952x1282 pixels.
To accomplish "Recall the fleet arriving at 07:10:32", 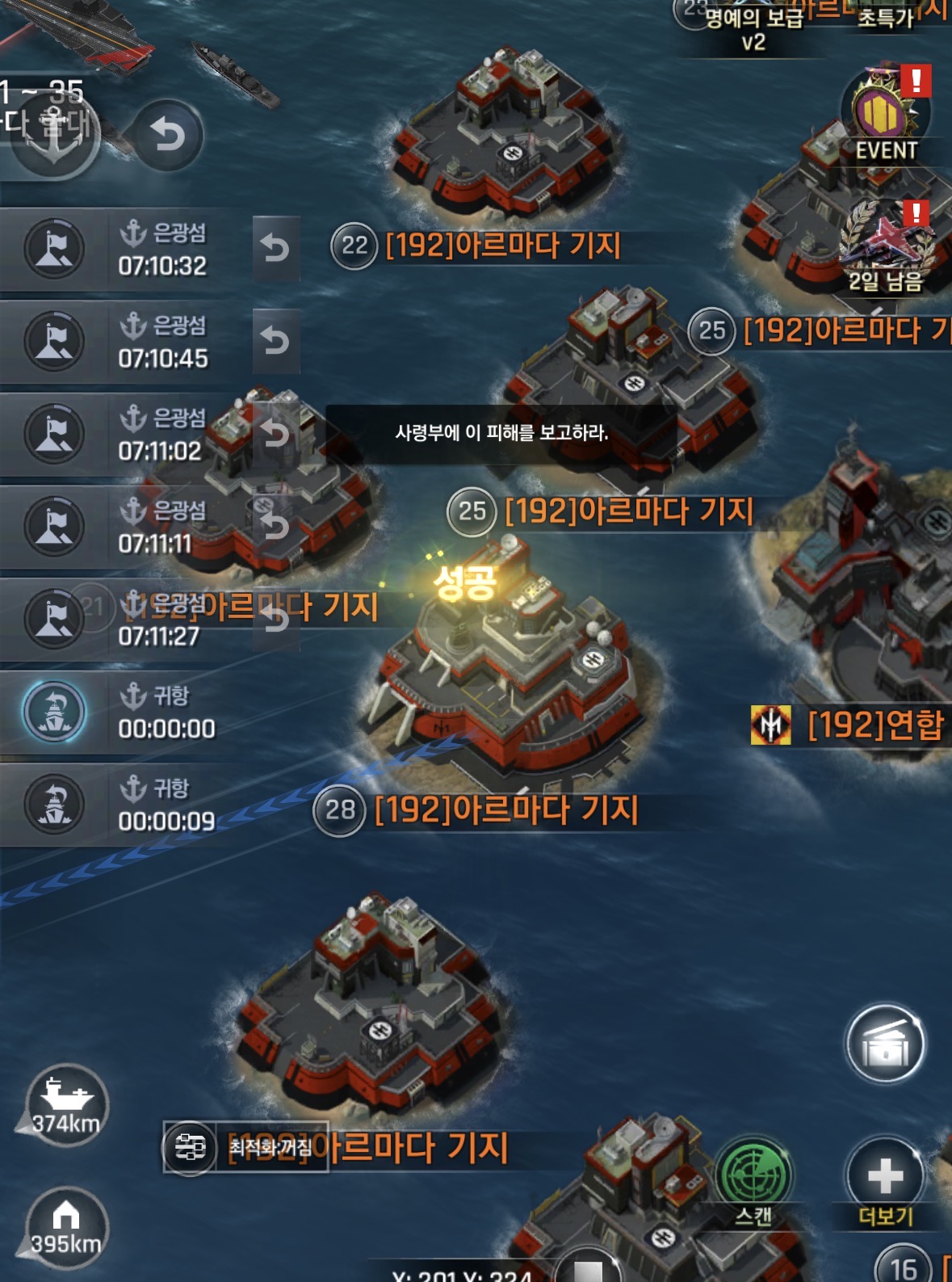I will click(x=275, y=249).
